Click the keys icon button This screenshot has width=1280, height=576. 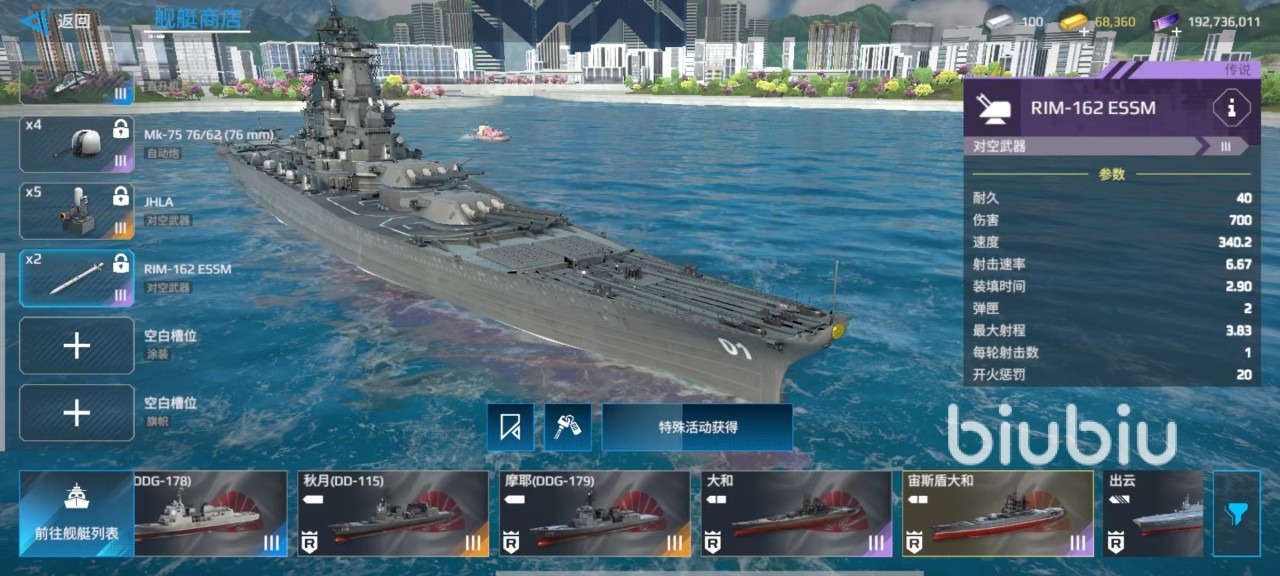[x=568, y=428]
